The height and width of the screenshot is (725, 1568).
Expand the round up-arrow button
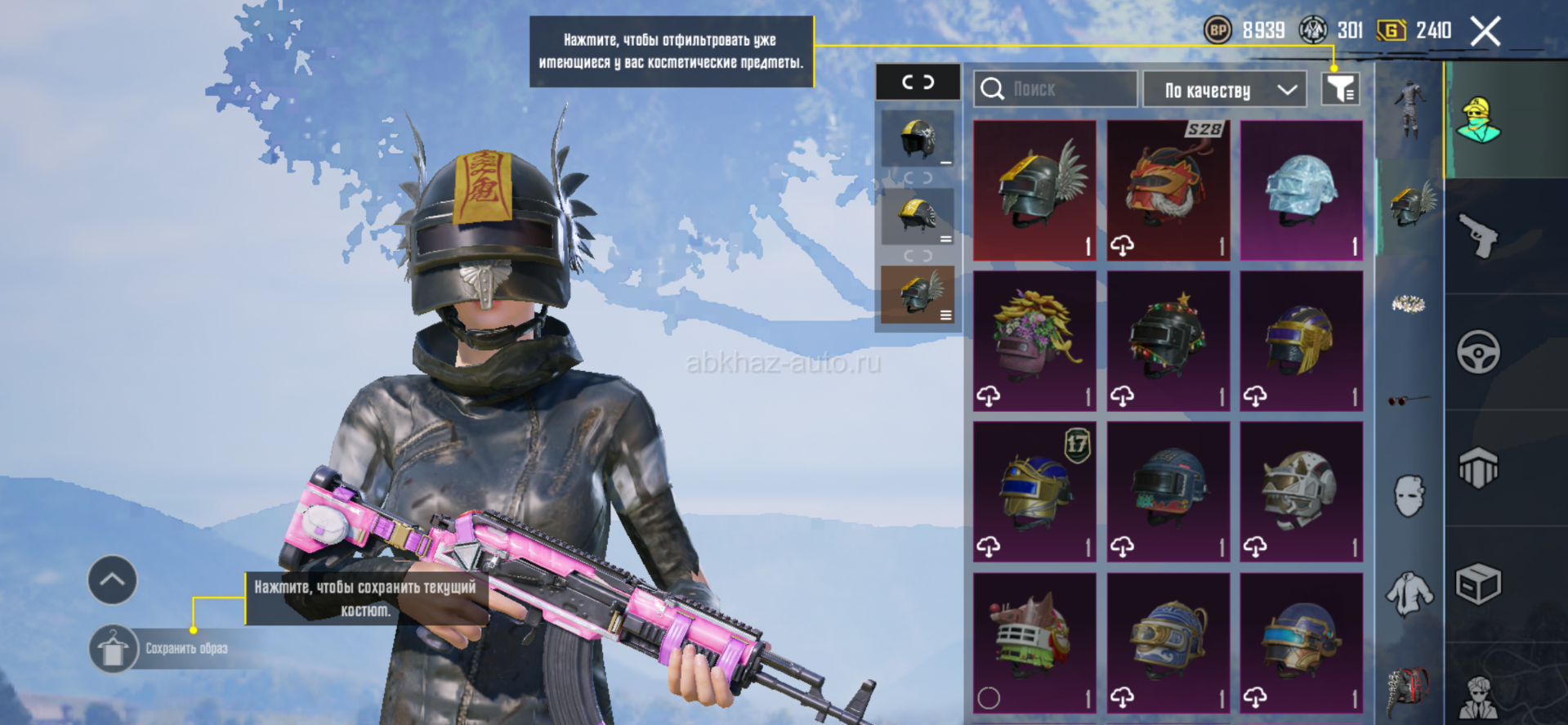(112, 580)
